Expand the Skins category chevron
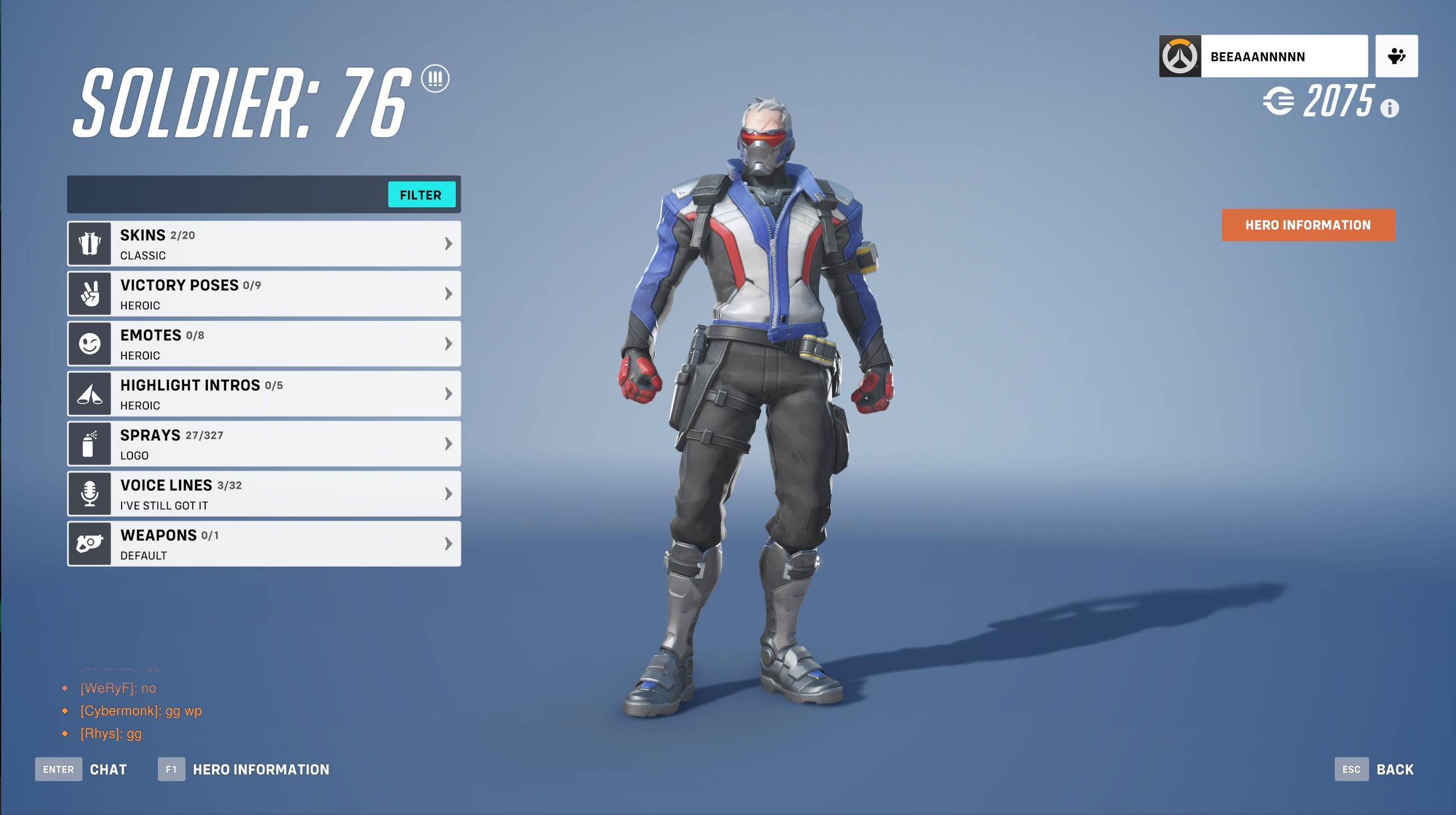Viewport: 1456px width, 815px height. click(448, 243)
